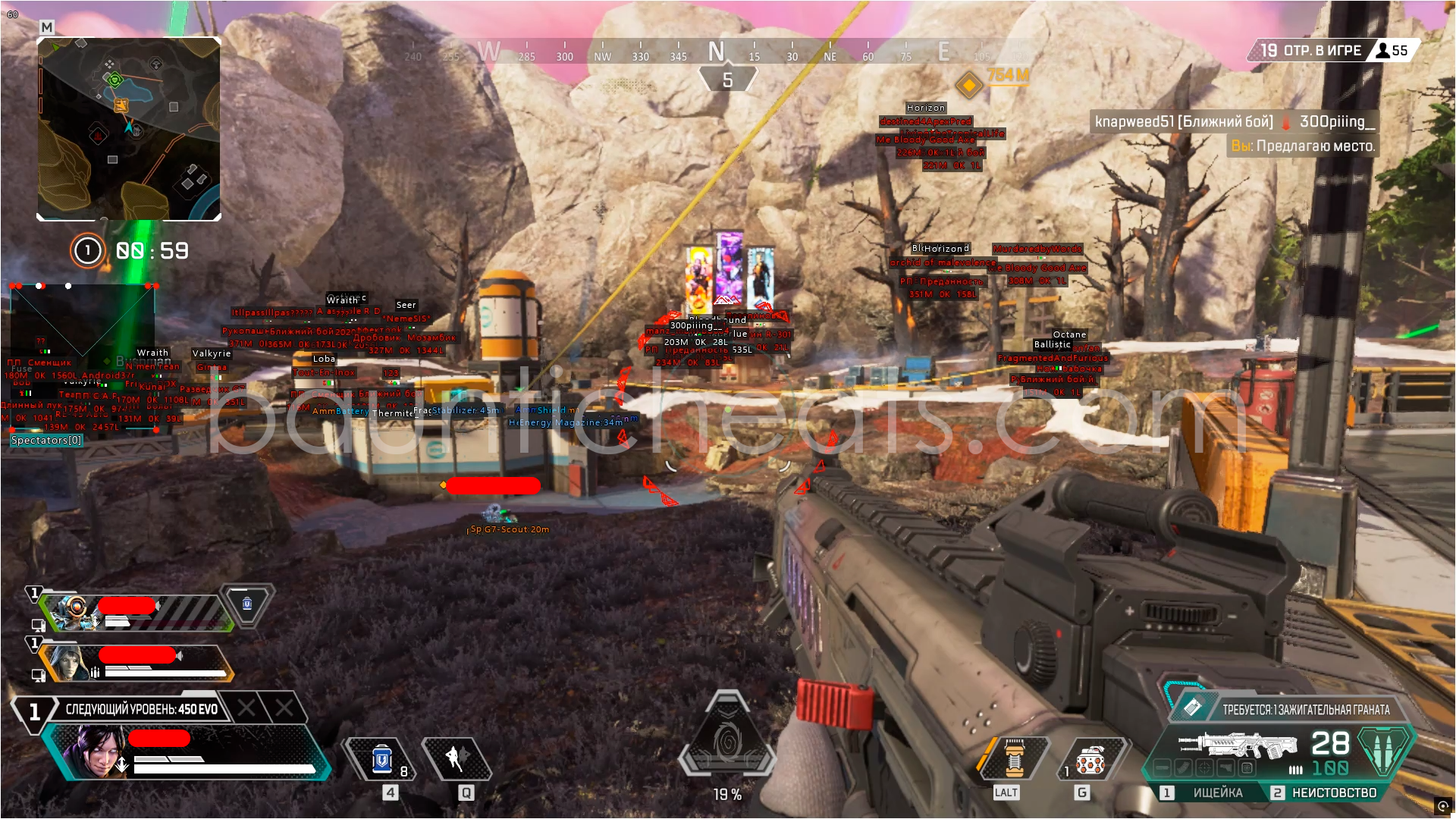Screen dimensions: 1456x819
Task: Click the body shield icon beside the squadmate
Action: click(x=247, y=604)
